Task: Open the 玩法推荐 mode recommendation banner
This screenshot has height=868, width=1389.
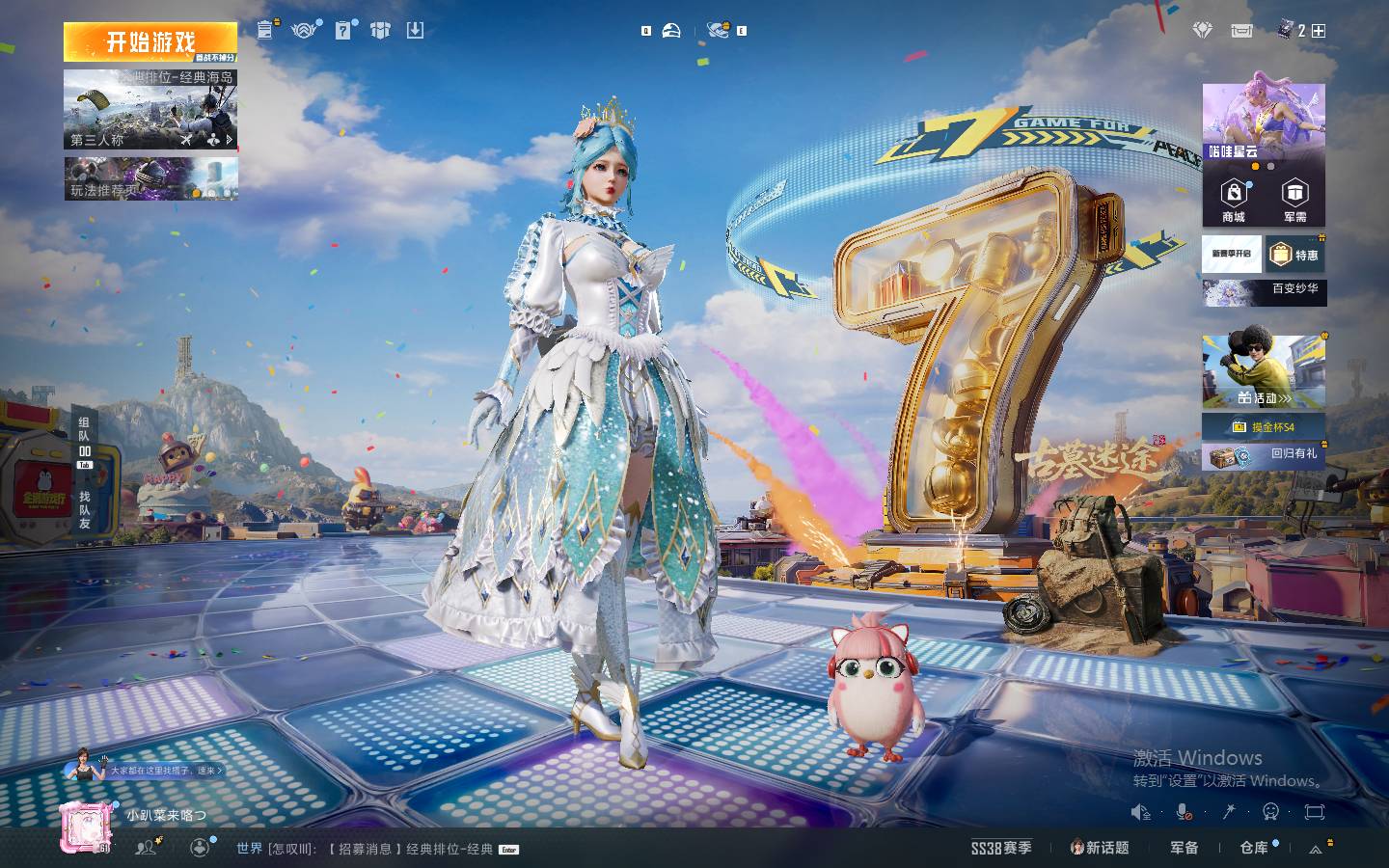Action: tap(150, 178)
